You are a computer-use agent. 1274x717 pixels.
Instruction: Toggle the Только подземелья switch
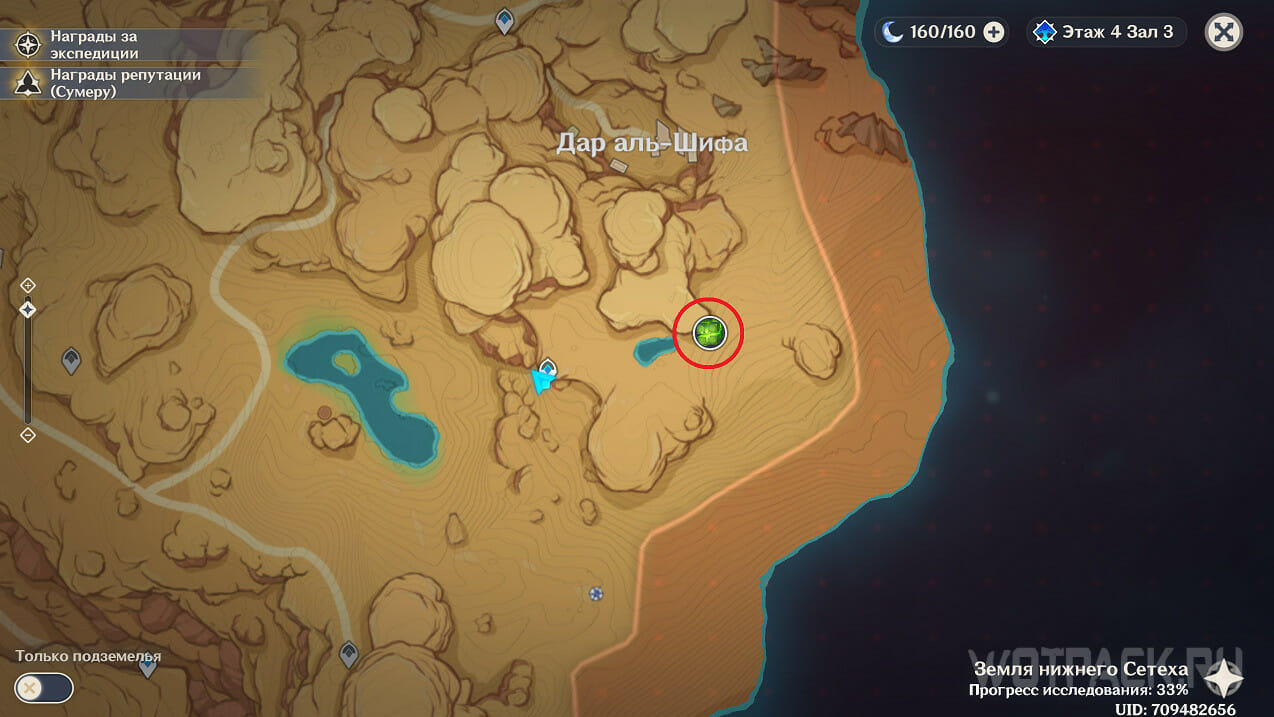[x=44, y=688]
